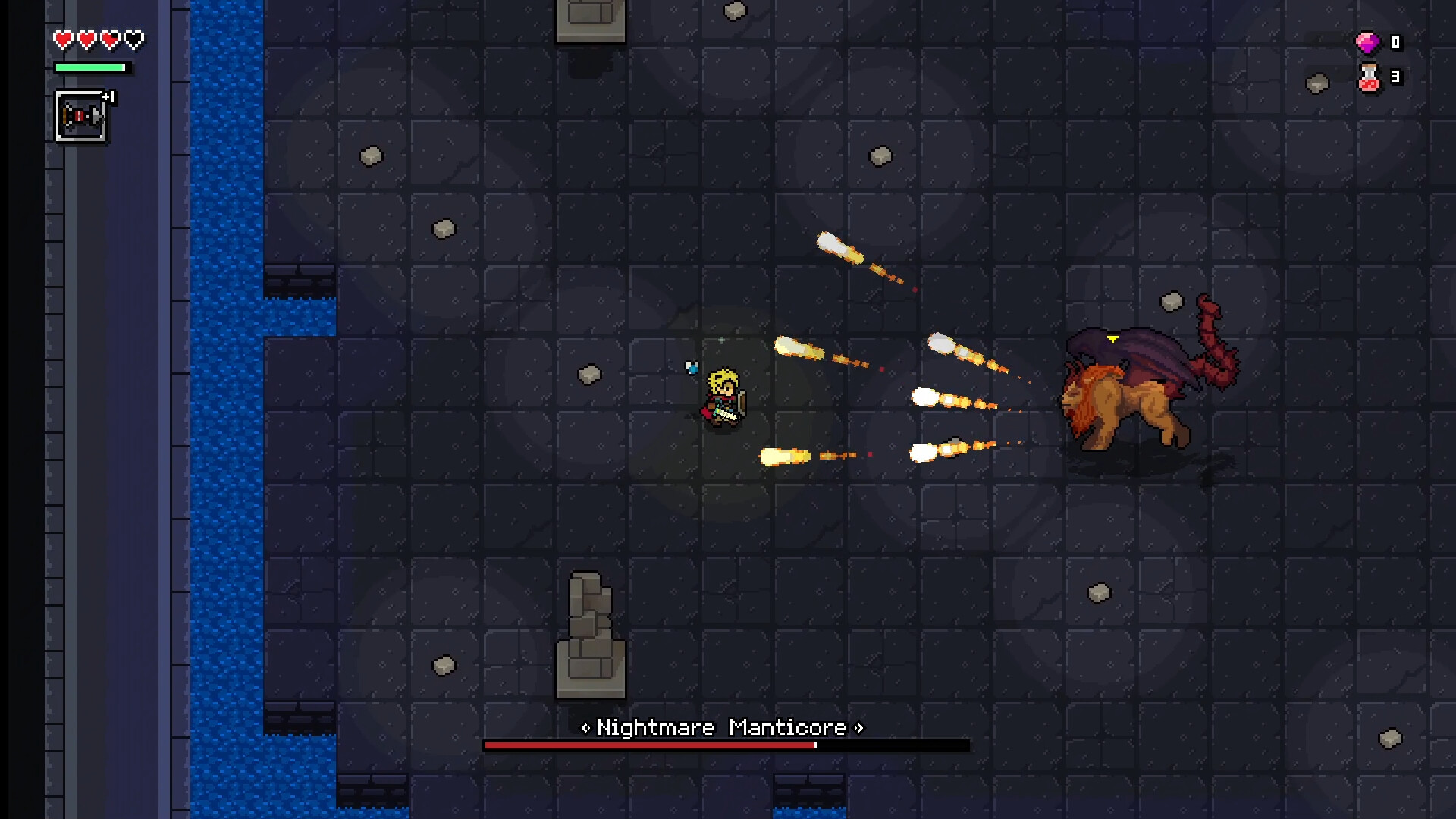
Task: Click the first full red heart
Action: [x=61, y=39]
